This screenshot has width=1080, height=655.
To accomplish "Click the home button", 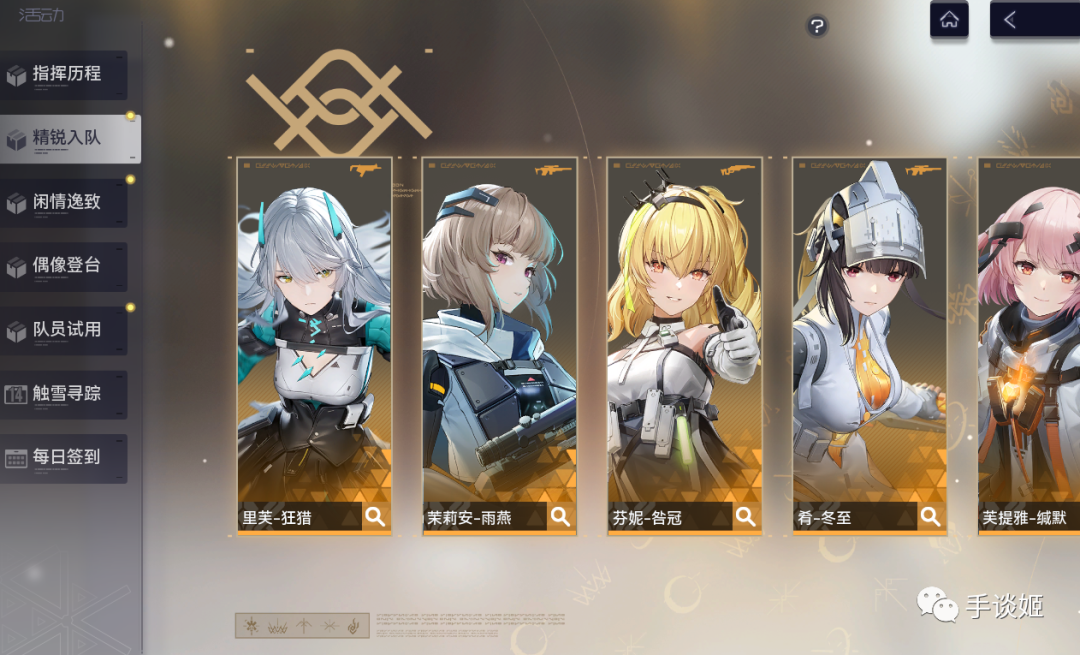I will click(949, 20).
